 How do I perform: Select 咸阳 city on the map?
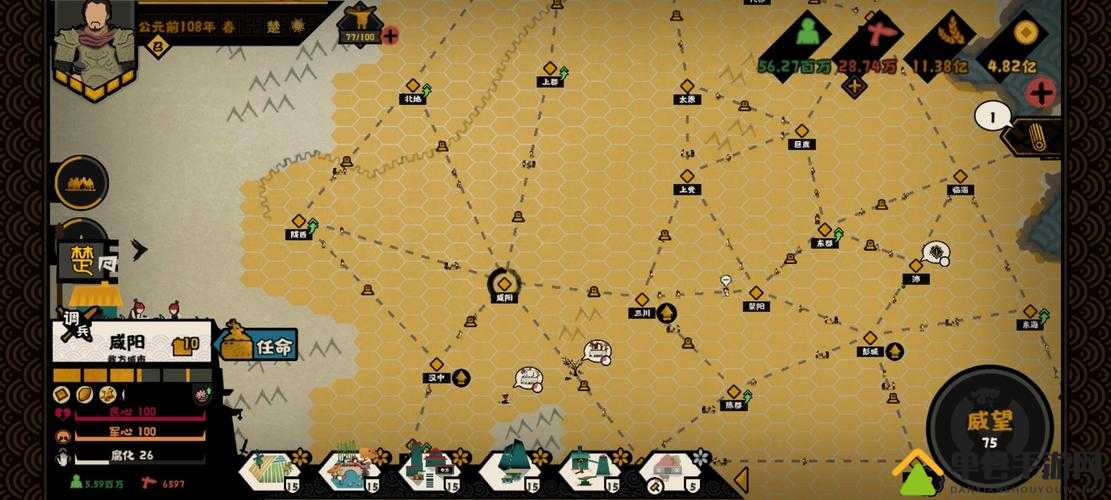tap(504, 286)
